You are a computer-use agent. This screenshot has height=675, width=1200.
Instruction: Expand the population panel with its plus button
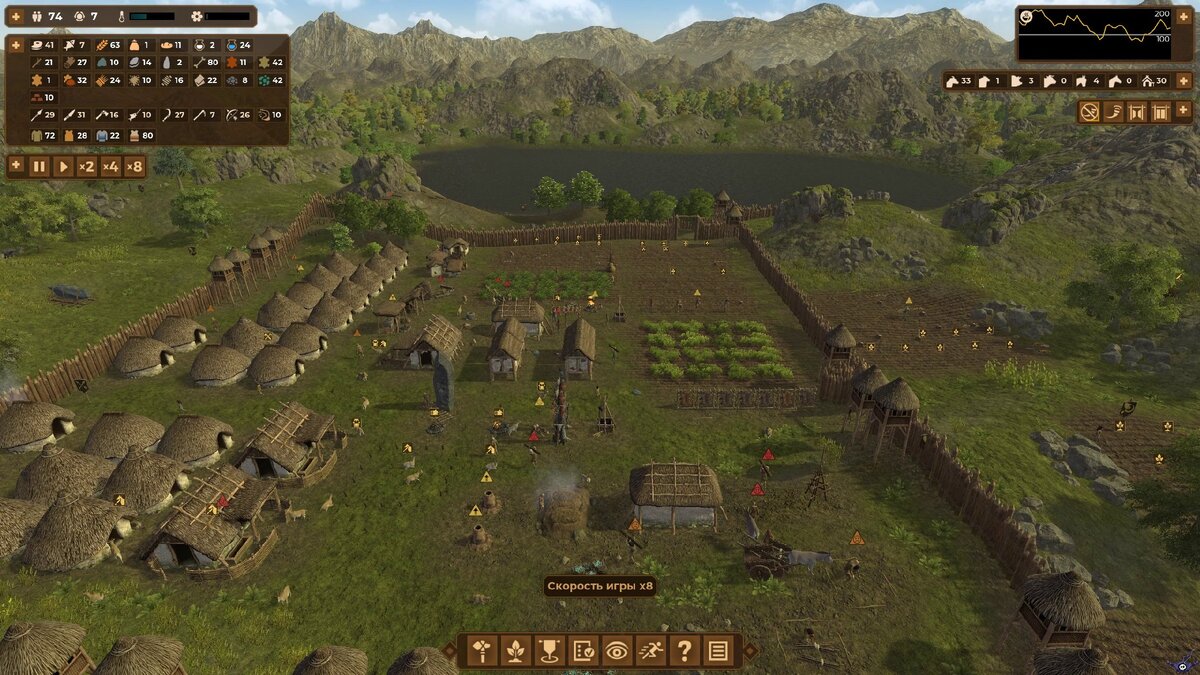pyautogui.click(x=15, y=16)
